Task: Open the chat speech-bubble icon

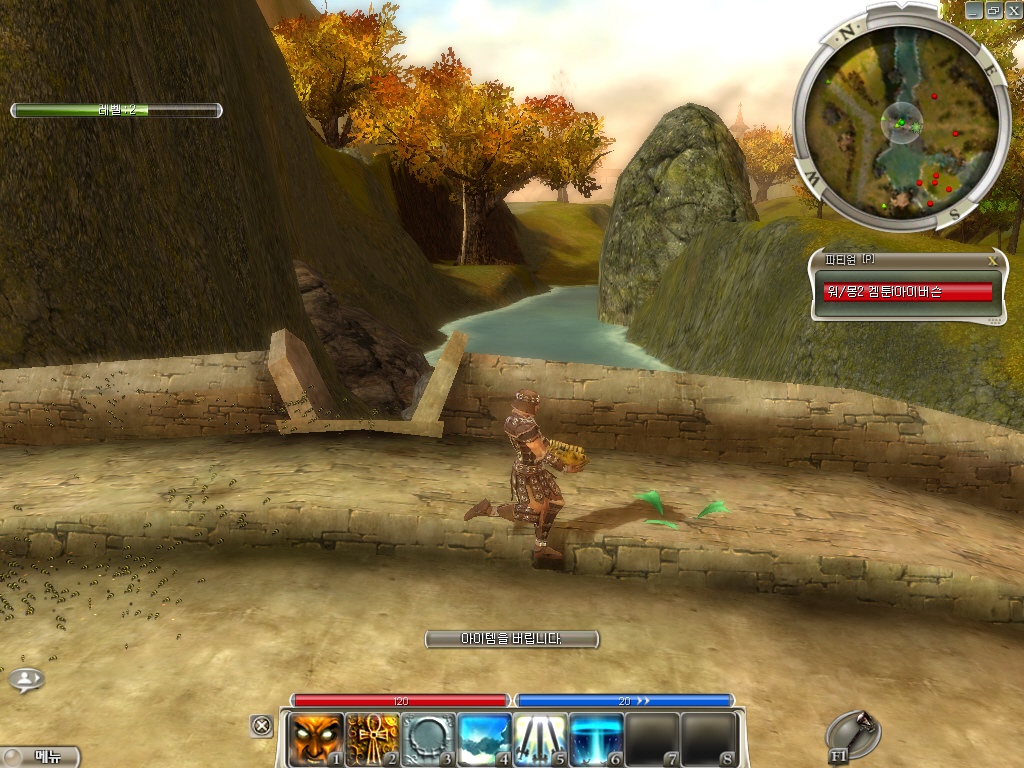Action: tap(26, 680)
